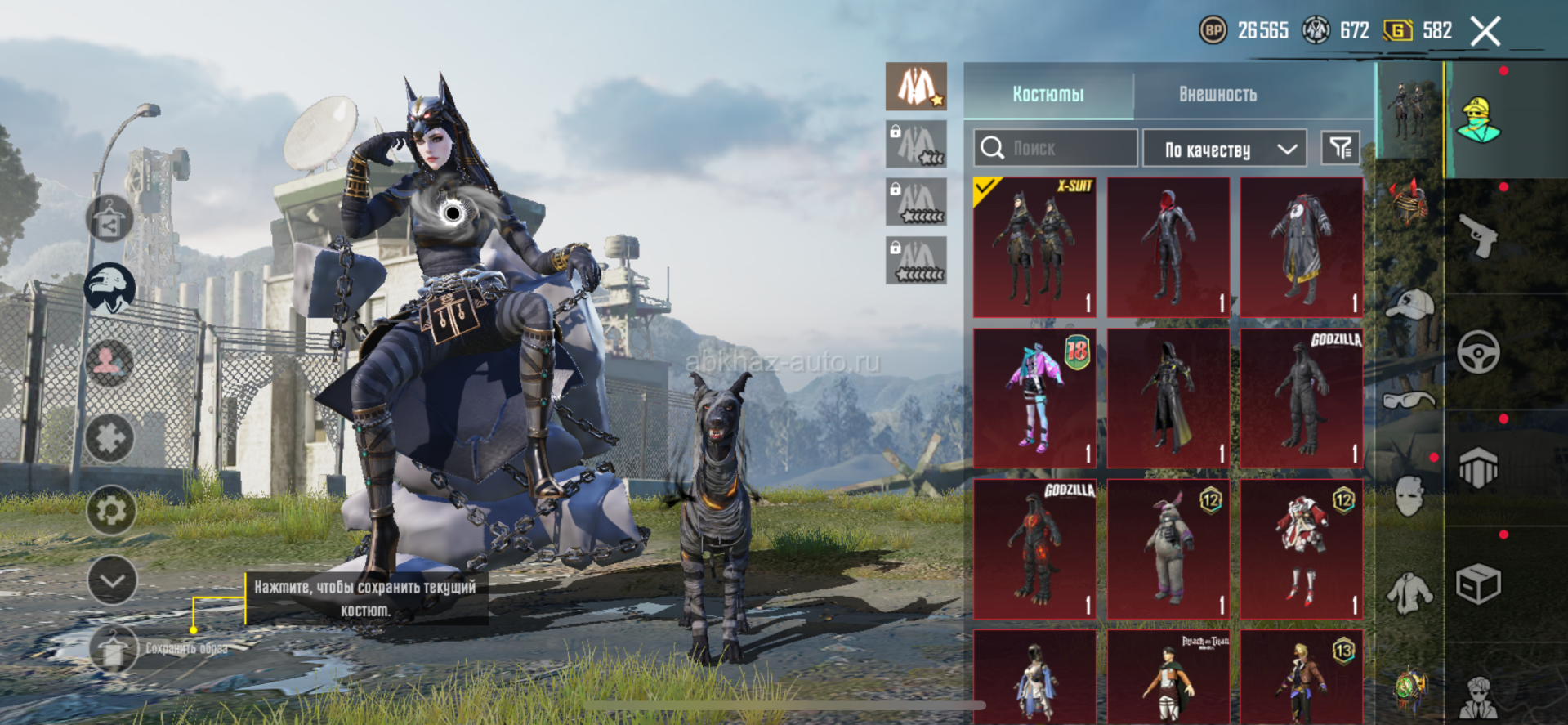1568x725 pixels.
Task: Open the По качеству sorting dropdown
Action: pyautogui.click(x=1224, y=149)
